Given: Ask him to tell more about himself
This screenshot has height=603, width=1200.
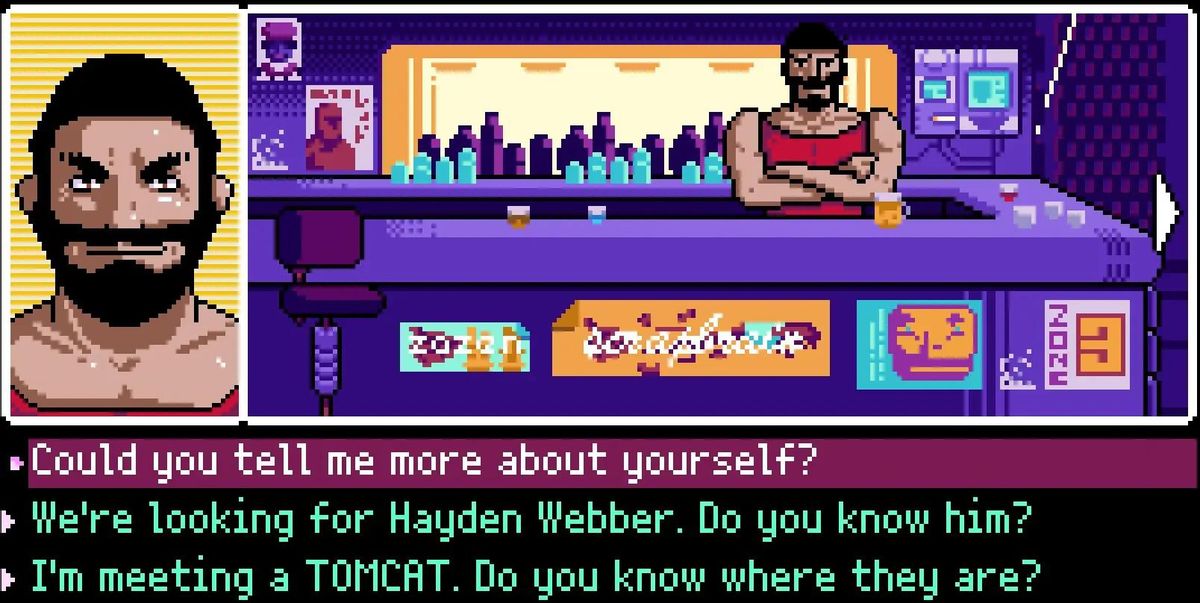Looking at the screenshot, I should pos(424,462).
